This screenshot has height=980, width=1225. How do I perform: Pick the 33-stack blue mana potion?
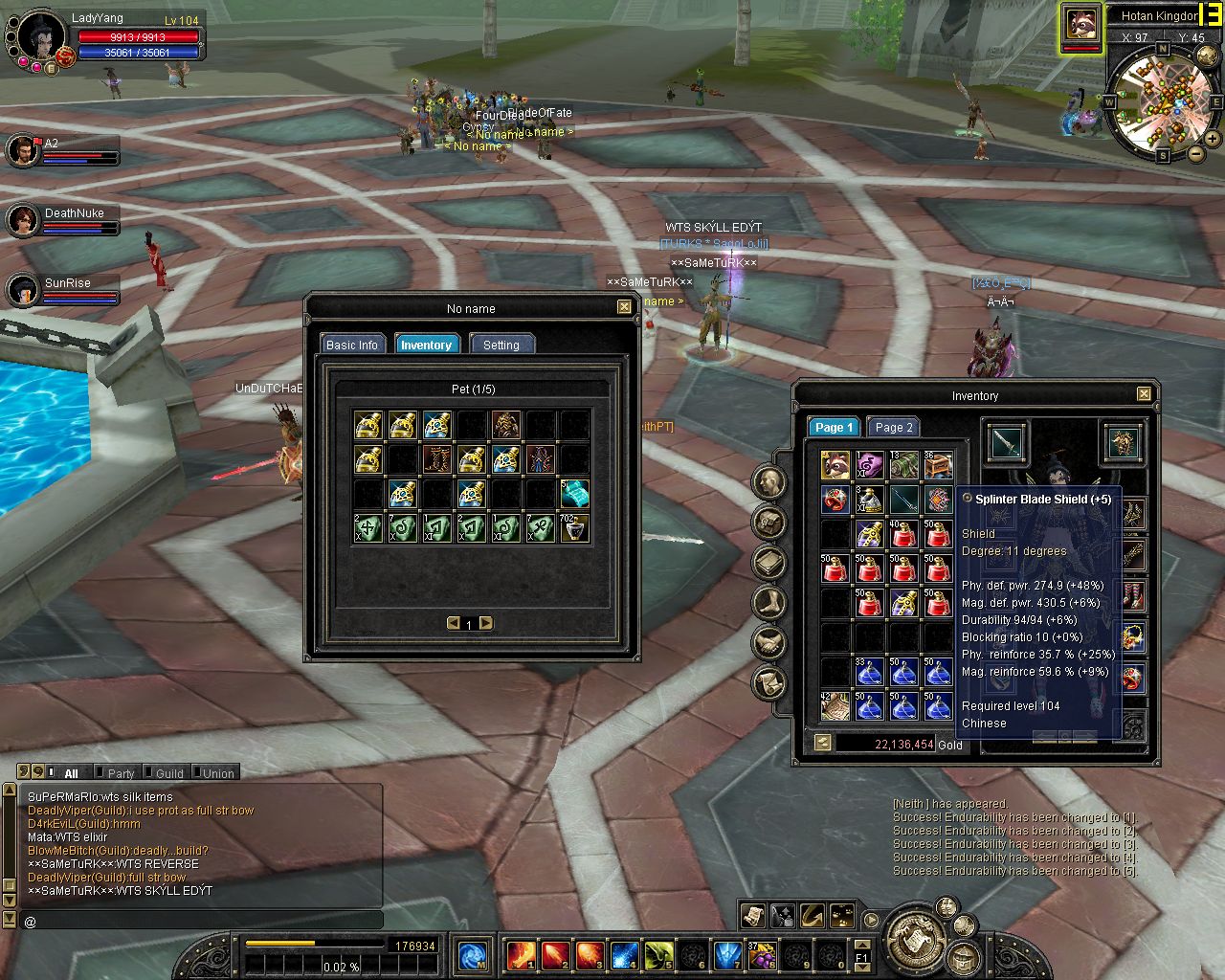pyautogui.click(x=869, y=672)
